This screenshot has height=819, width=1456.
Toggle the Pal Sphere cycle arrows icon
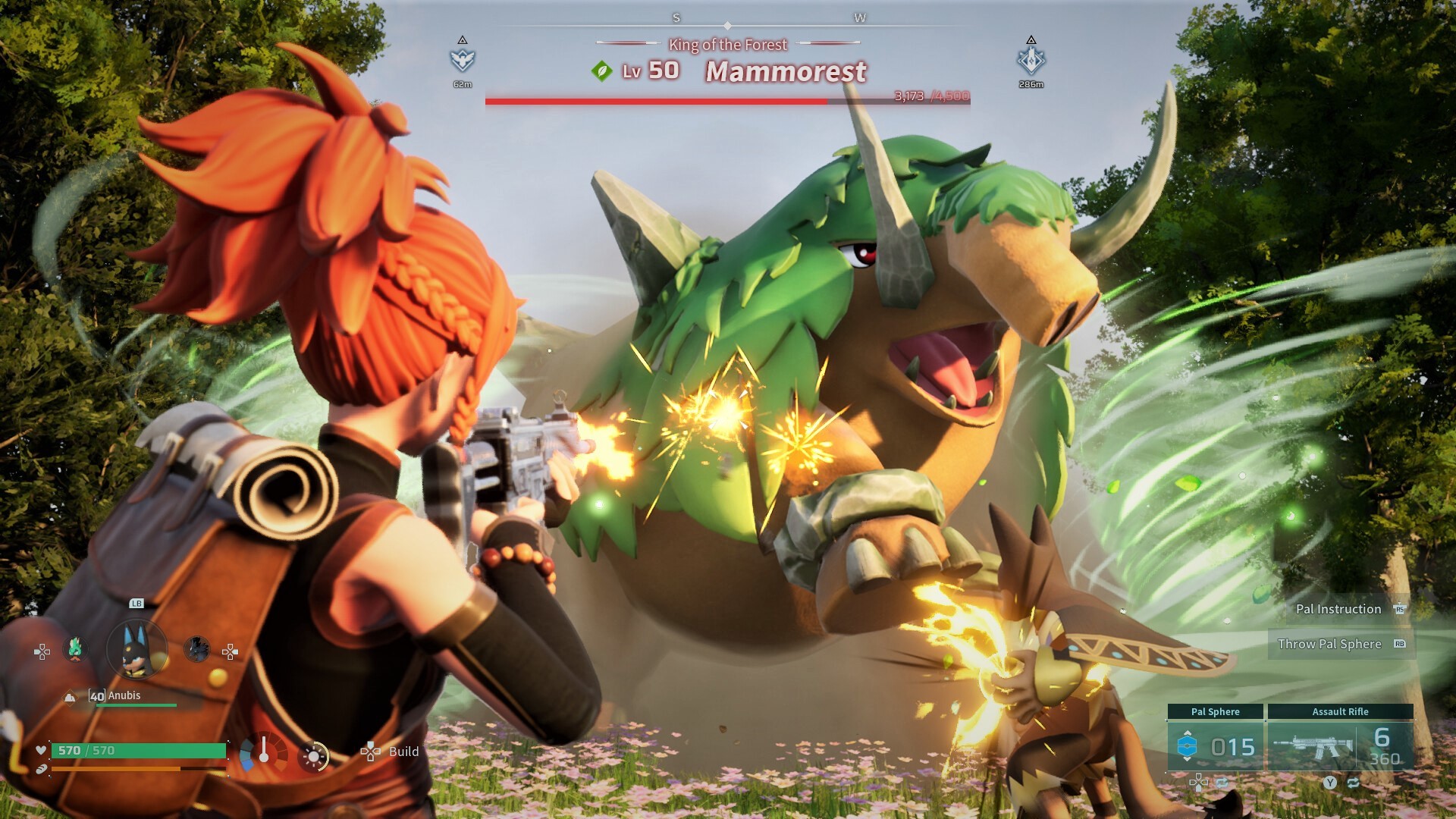tap(1223, 783)
